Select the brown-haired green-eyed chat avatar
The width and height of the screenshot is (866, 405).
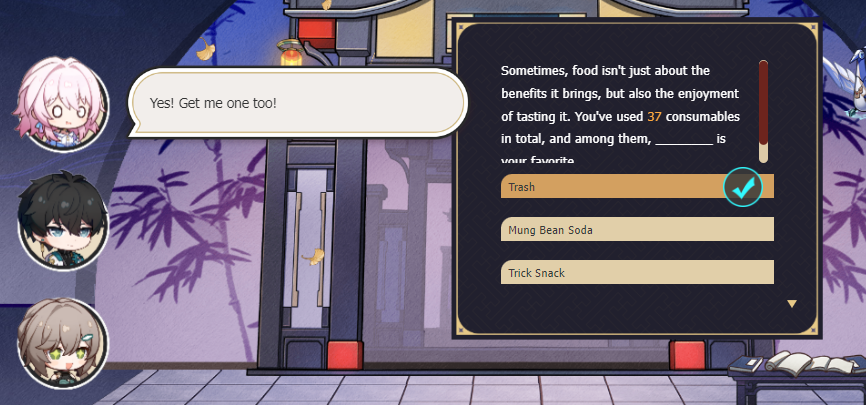[x=62, y=343]
